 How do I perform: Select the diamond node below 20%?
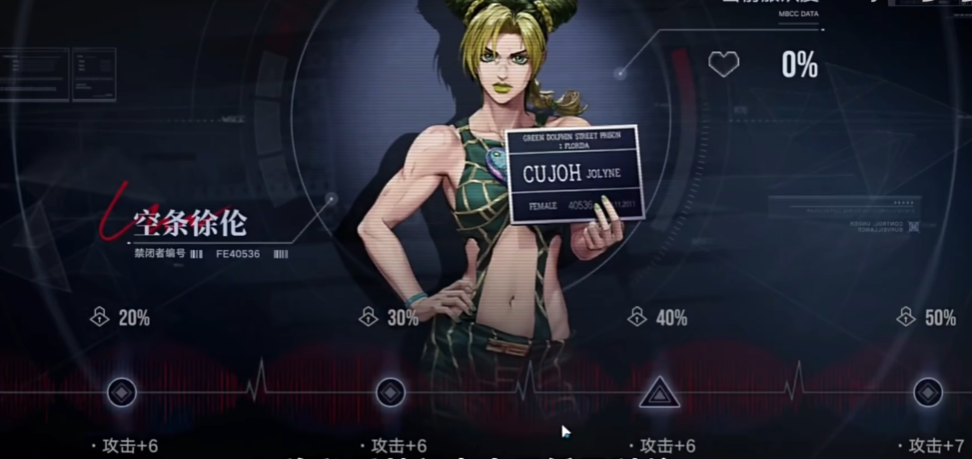click(x=122, y=392)
